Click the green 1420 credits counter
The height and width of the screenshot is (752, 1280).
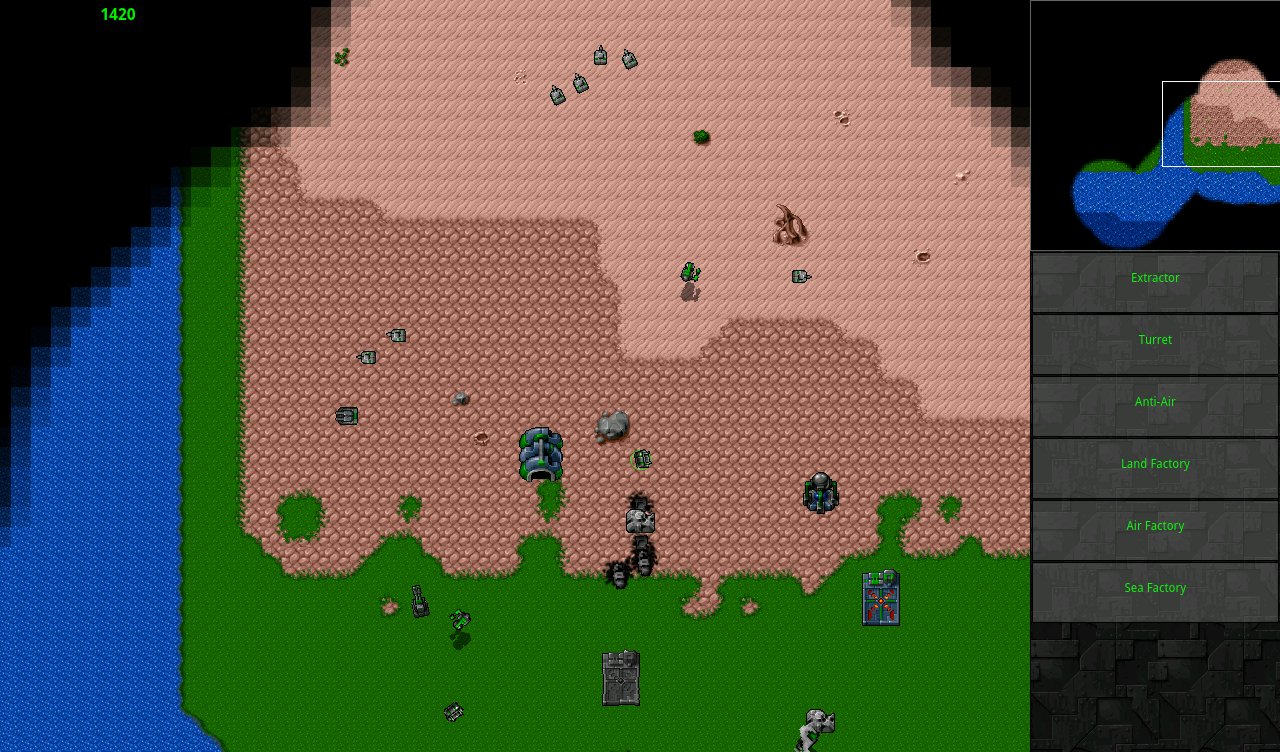coord(118,14)
